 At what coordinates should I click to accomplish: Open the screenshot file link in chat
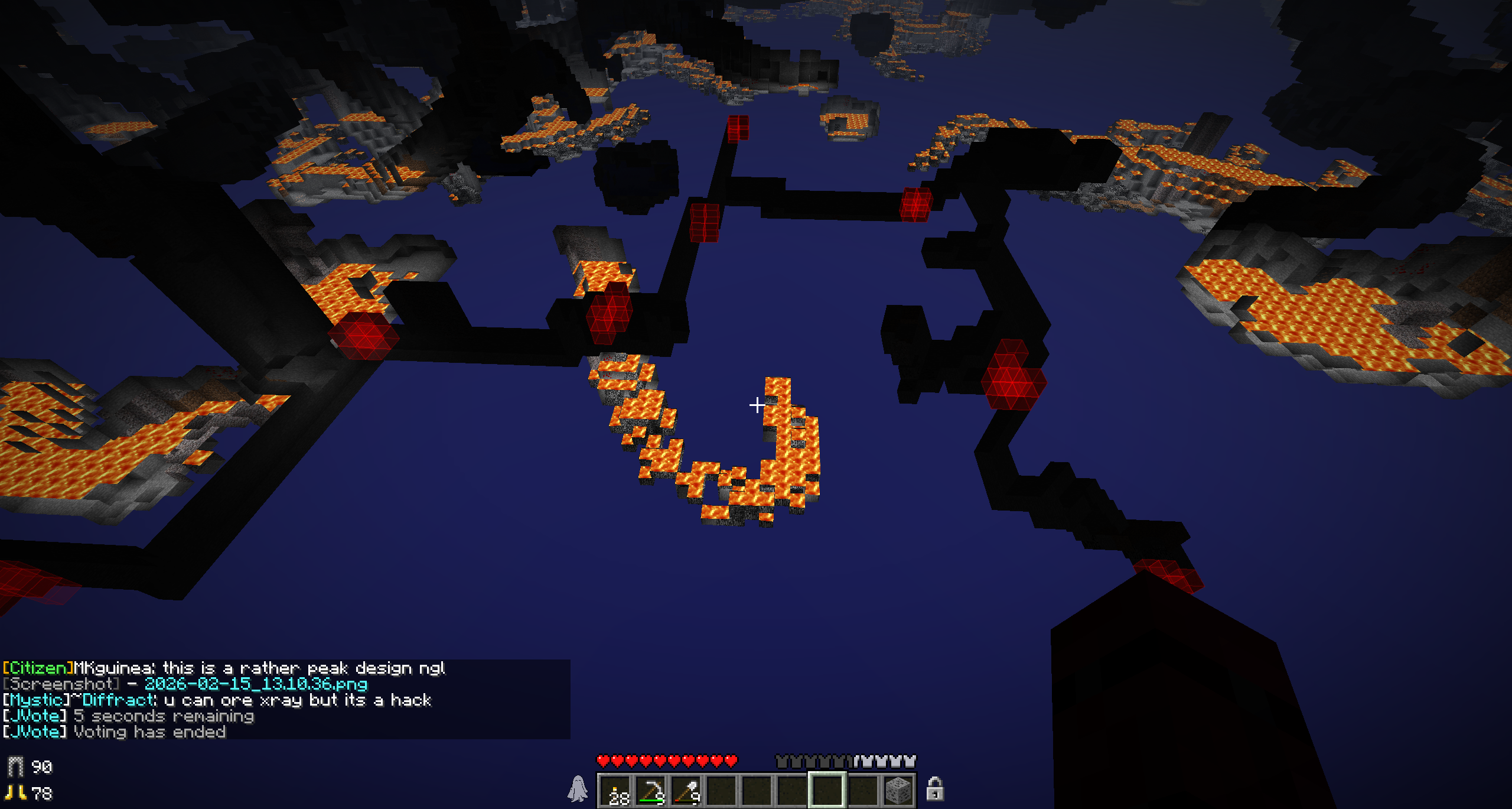[x=256, y=684]
